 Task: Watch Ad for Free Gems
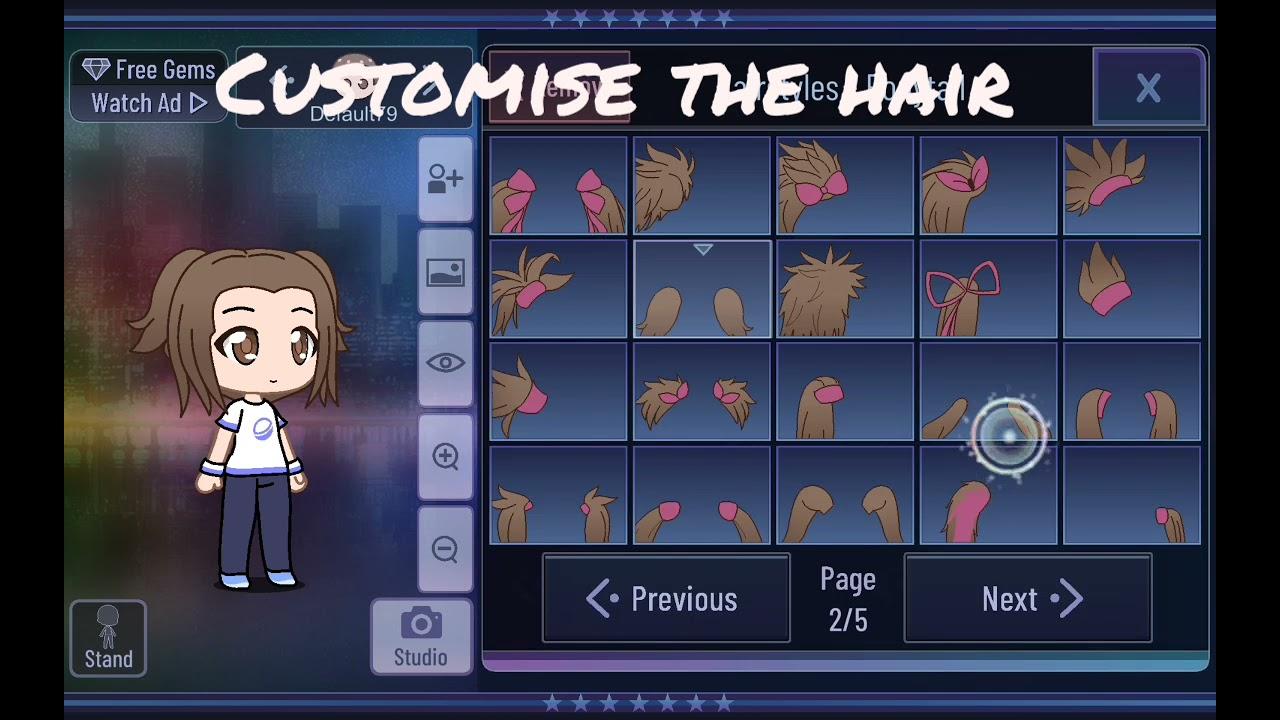[x=149, y=87]
